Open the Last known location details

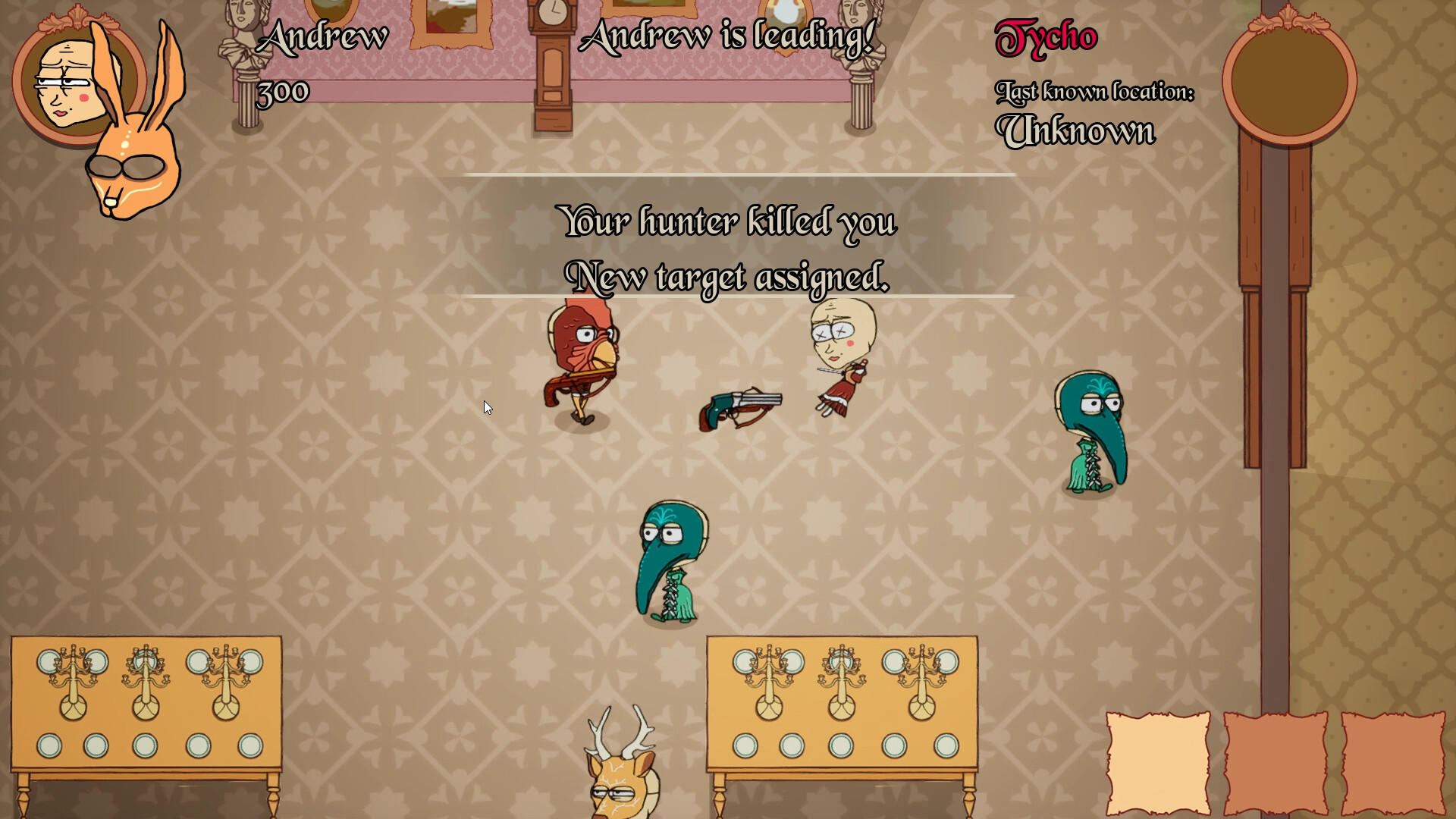click(1096, 91)
